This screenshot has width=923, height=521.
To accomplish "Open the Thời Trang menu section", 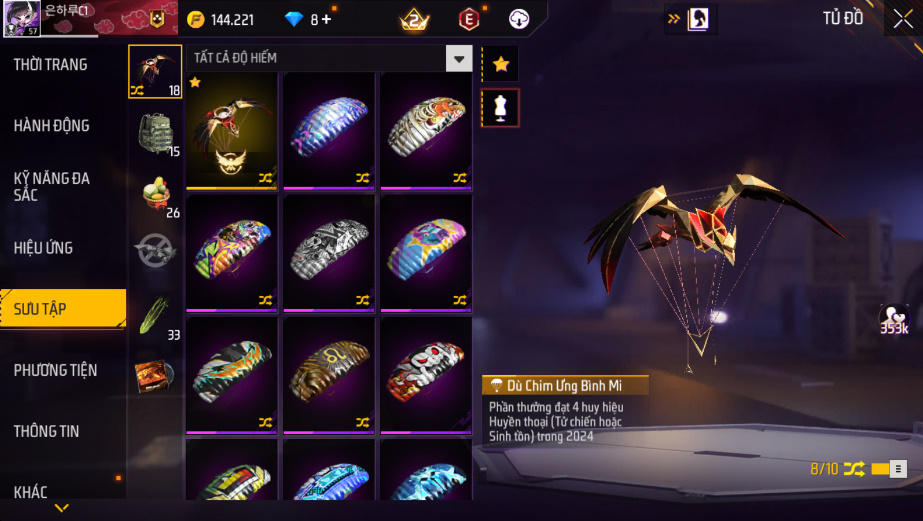I will (x=50, y=64).
